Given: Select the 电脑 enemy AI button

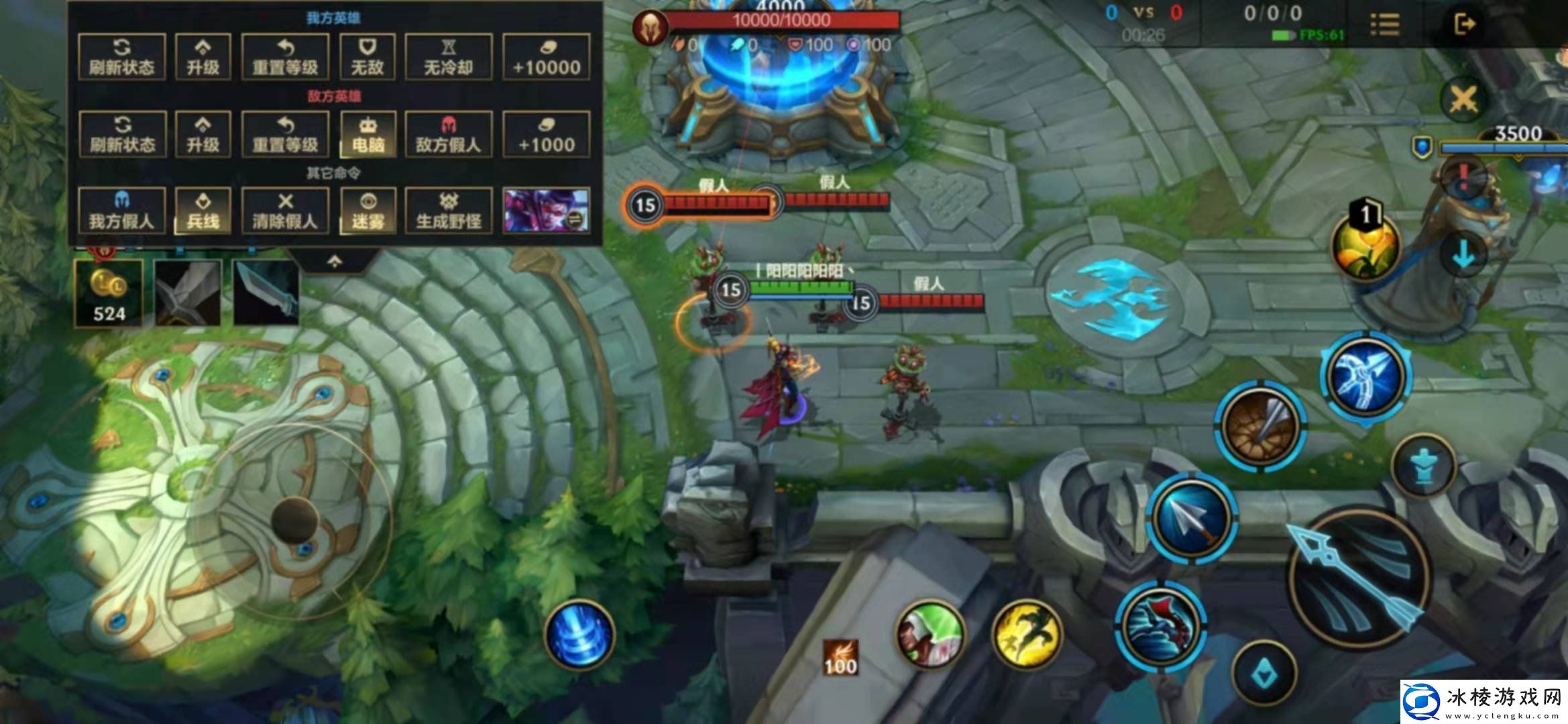Looking at the screenshot, I should tap(368, 134).
